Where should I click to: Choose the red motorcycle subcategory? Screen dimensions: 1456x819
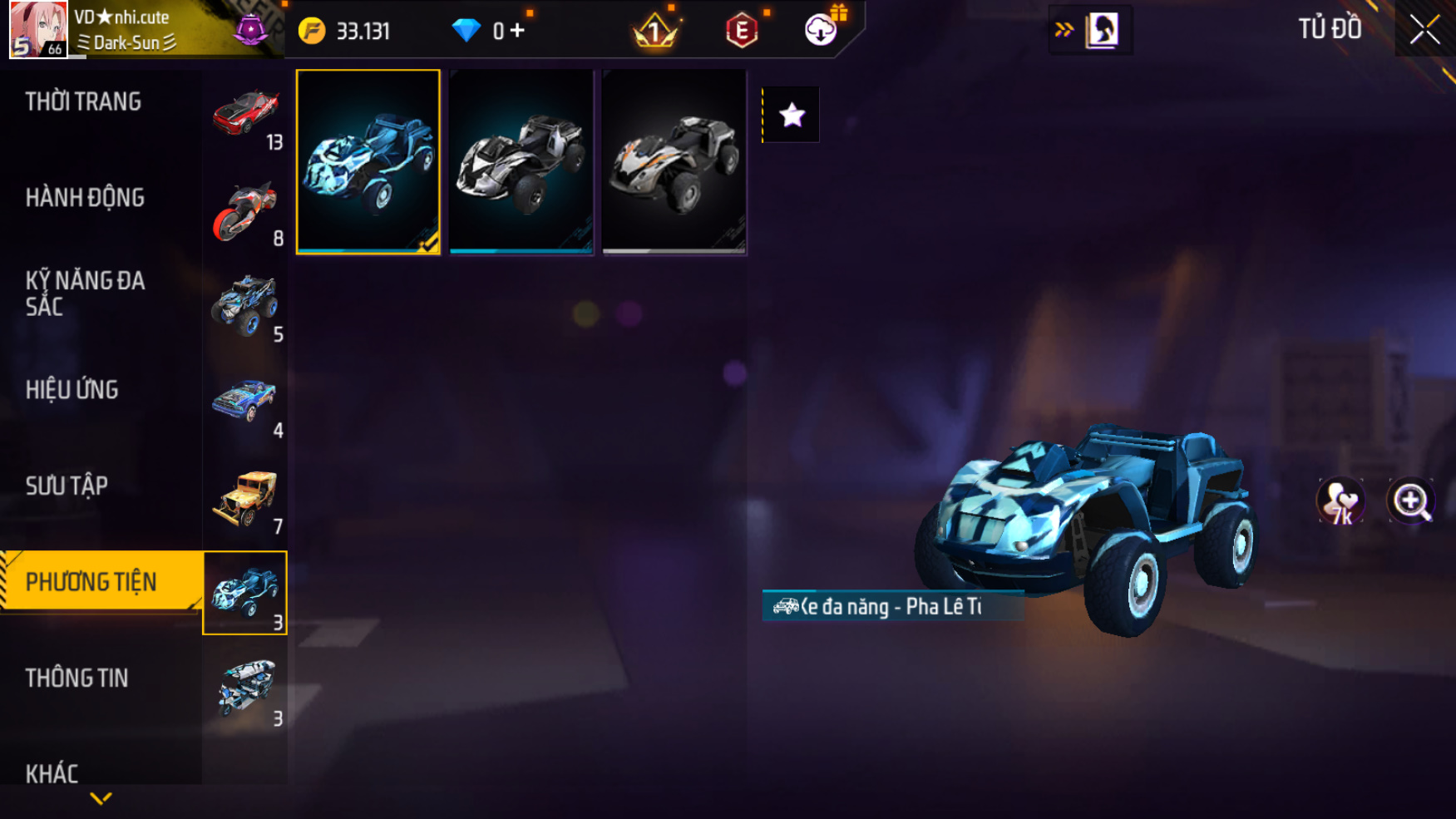pos(245,210)
